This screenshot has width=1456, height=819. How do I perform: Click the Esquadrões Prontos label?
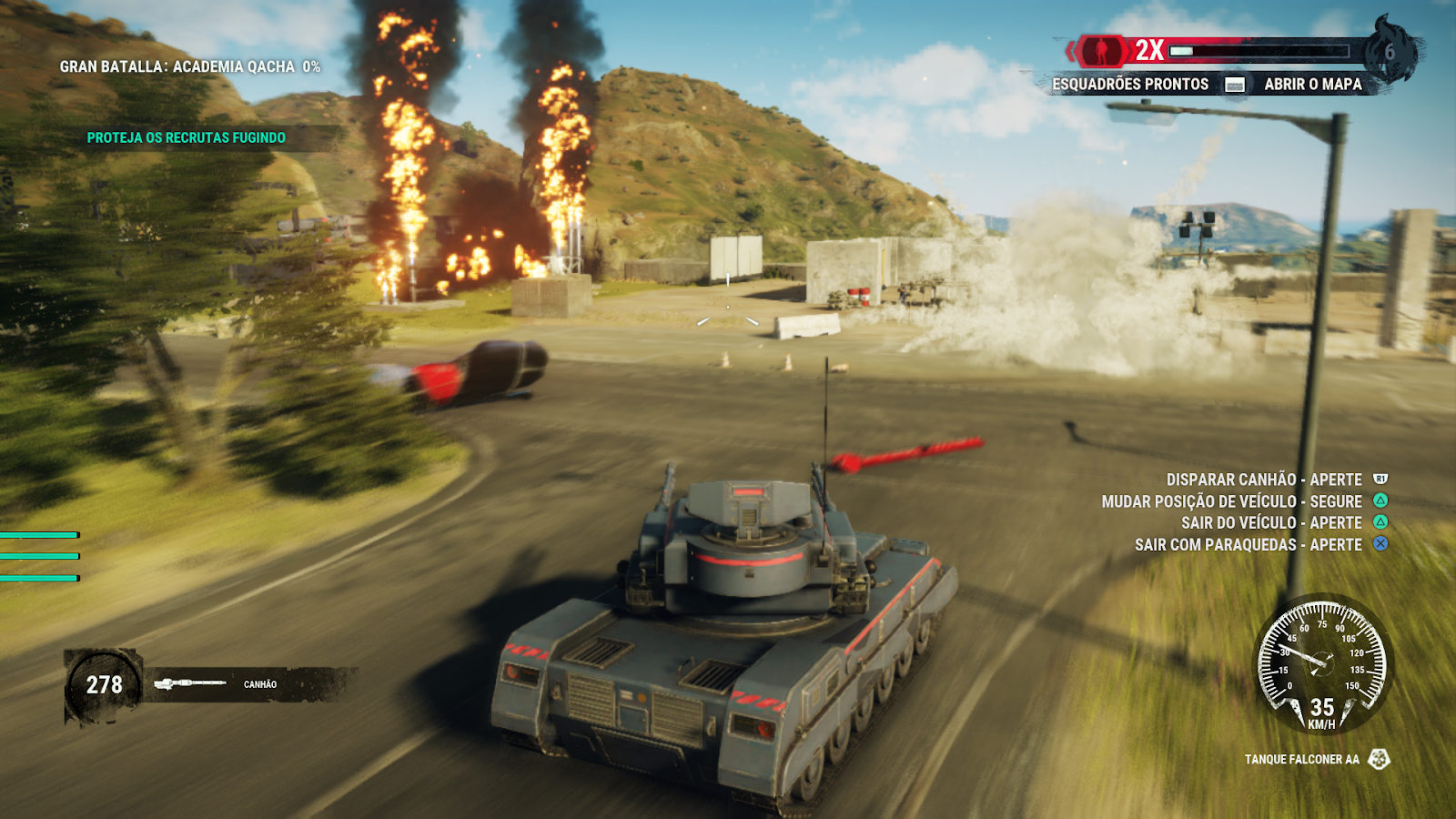(1129, 84)
